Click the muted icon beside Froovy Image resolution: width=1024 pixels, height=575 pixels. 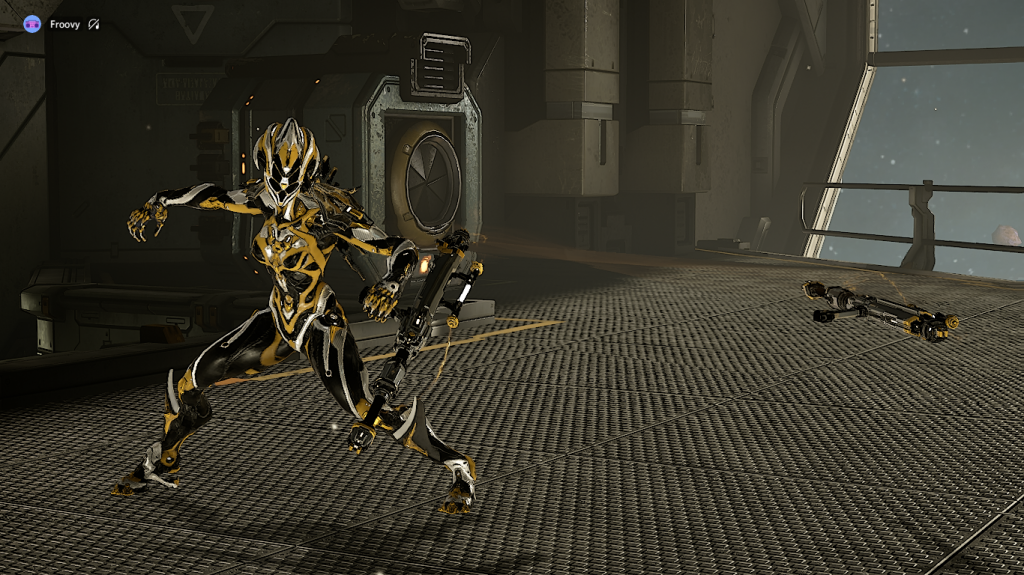point(94,24)
